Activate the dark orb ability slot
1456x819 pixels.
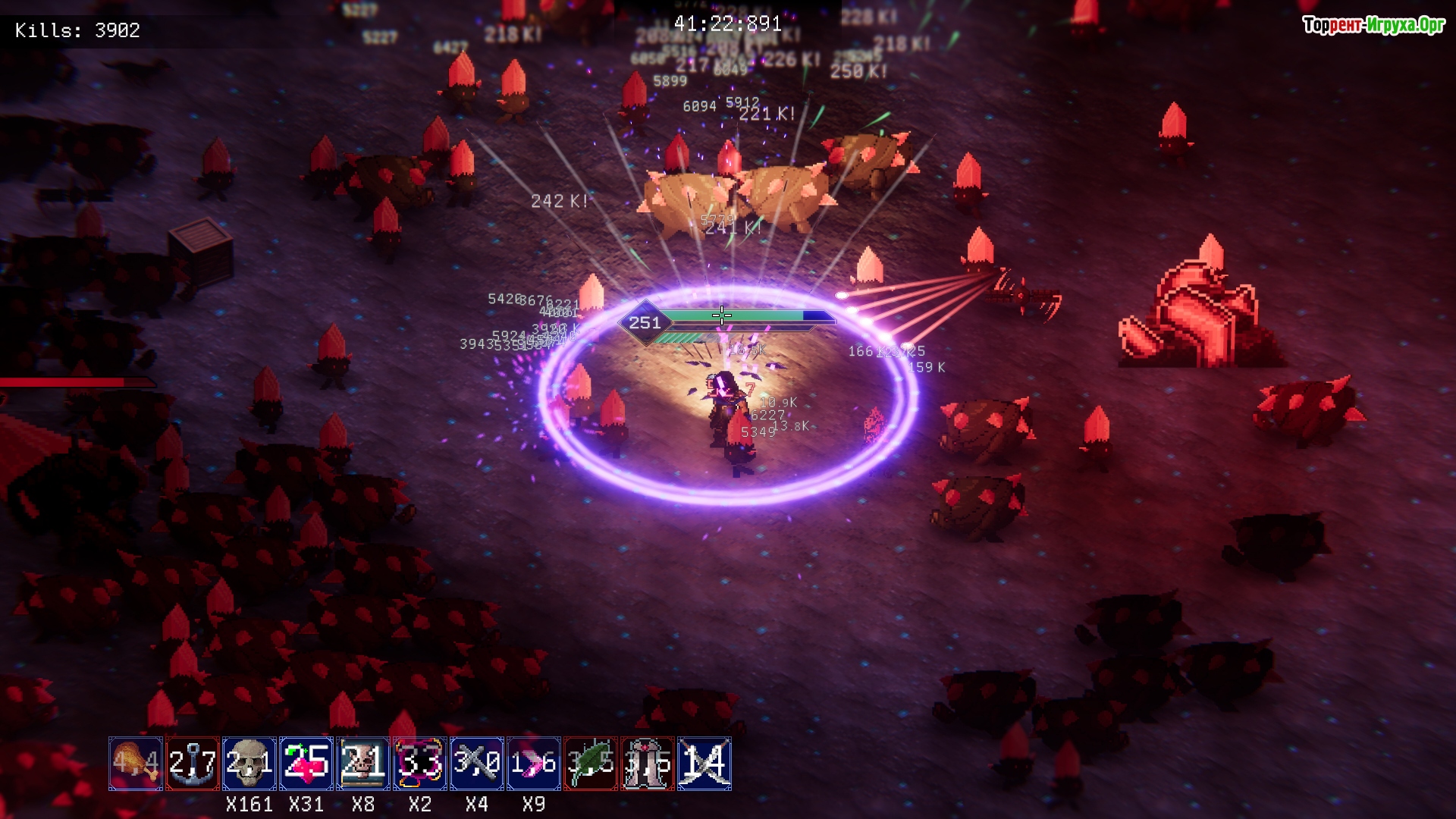click(420, 763)
